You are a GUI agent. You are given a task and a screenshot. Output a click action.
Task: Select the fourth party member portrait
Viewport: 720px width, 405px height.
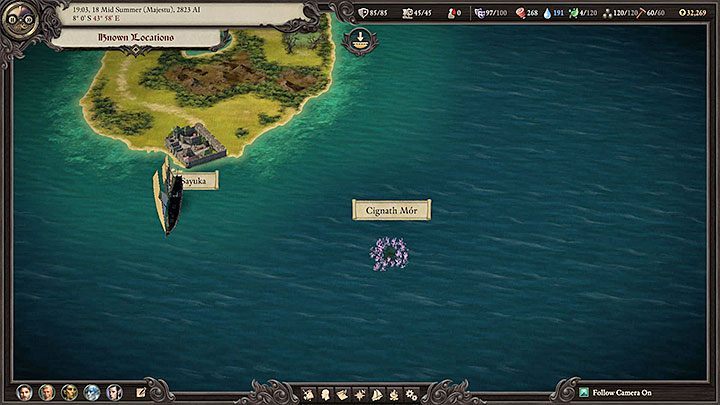(92, 392)
